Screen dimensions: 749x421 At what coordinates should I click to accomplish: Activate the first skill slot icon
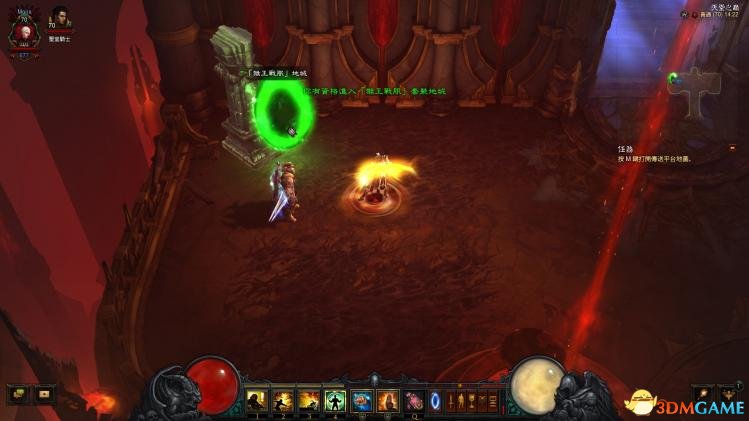(257, 401)
